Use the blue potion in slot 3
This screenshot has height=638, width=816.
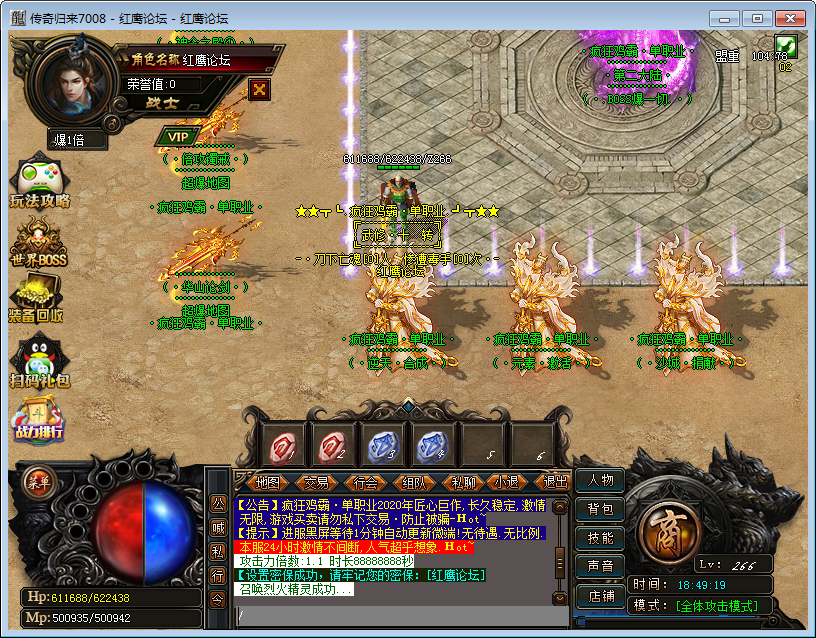[381, 446]
